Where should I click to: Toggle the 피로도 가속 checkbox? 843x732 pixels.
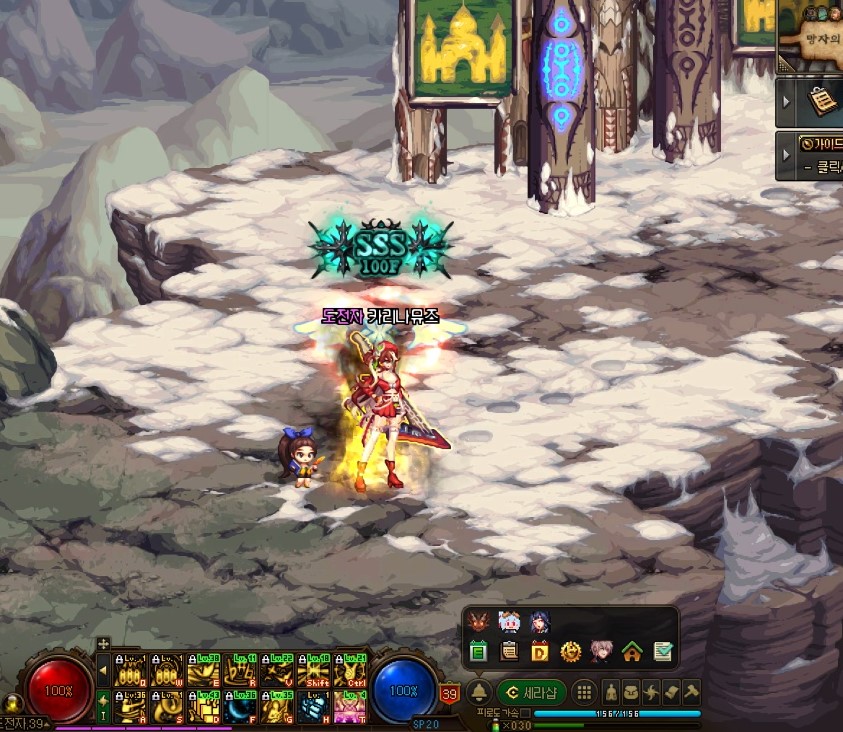pos(526,713)
